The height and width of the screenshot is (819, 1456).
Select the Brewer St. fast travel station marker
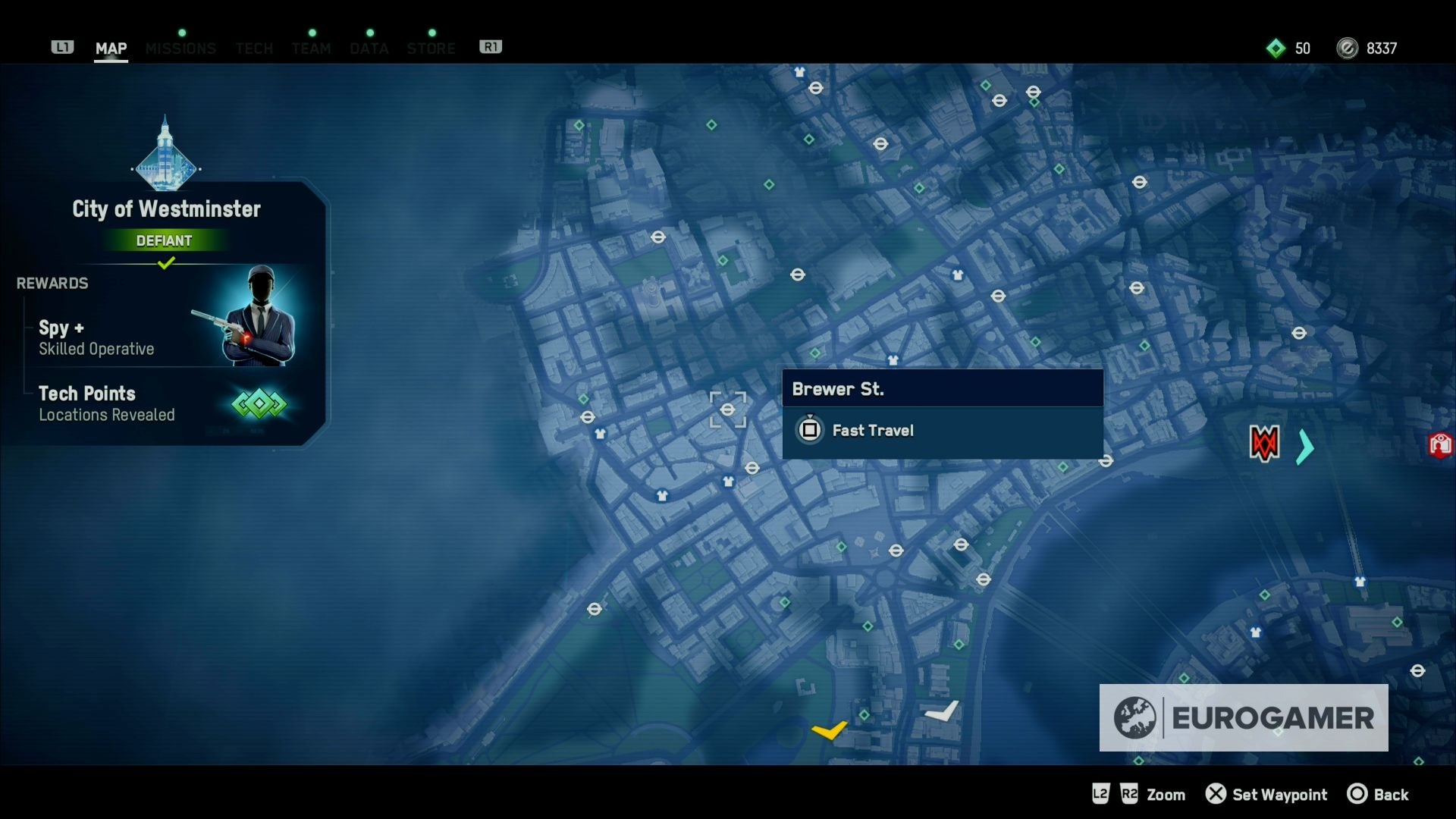point(727,410)
